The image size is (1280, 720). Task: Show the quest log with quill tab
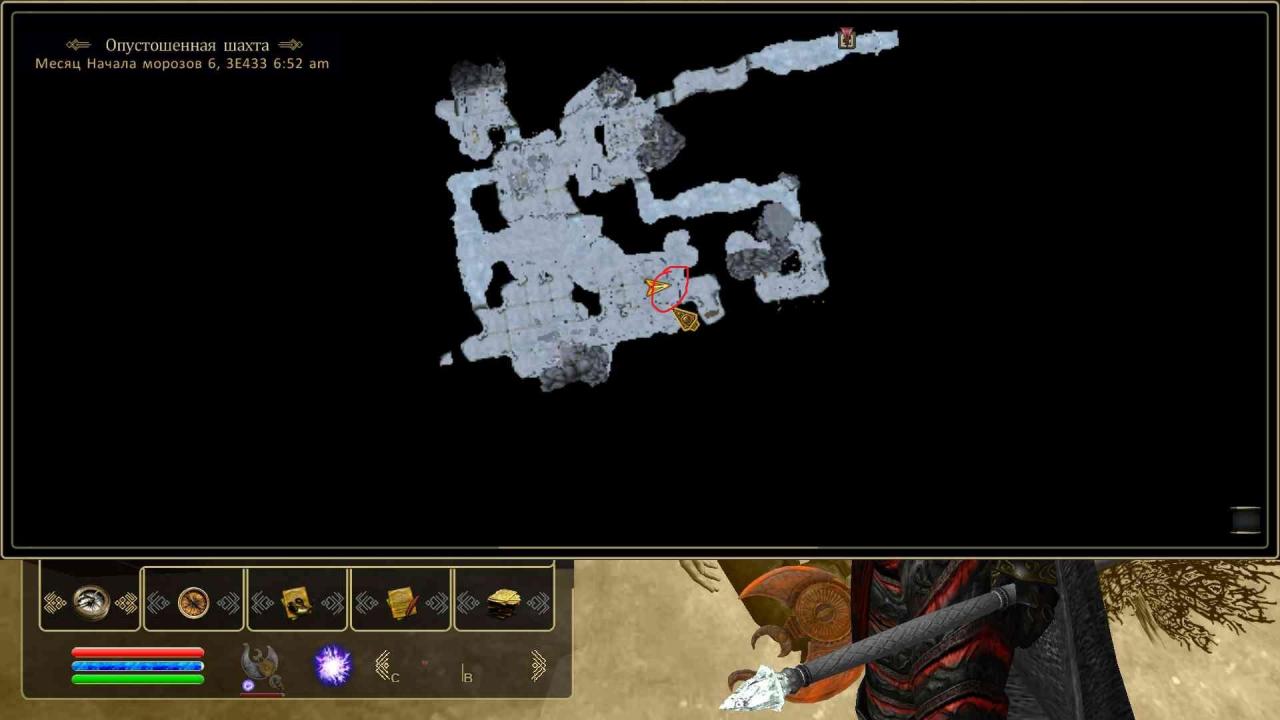point(401,602)
